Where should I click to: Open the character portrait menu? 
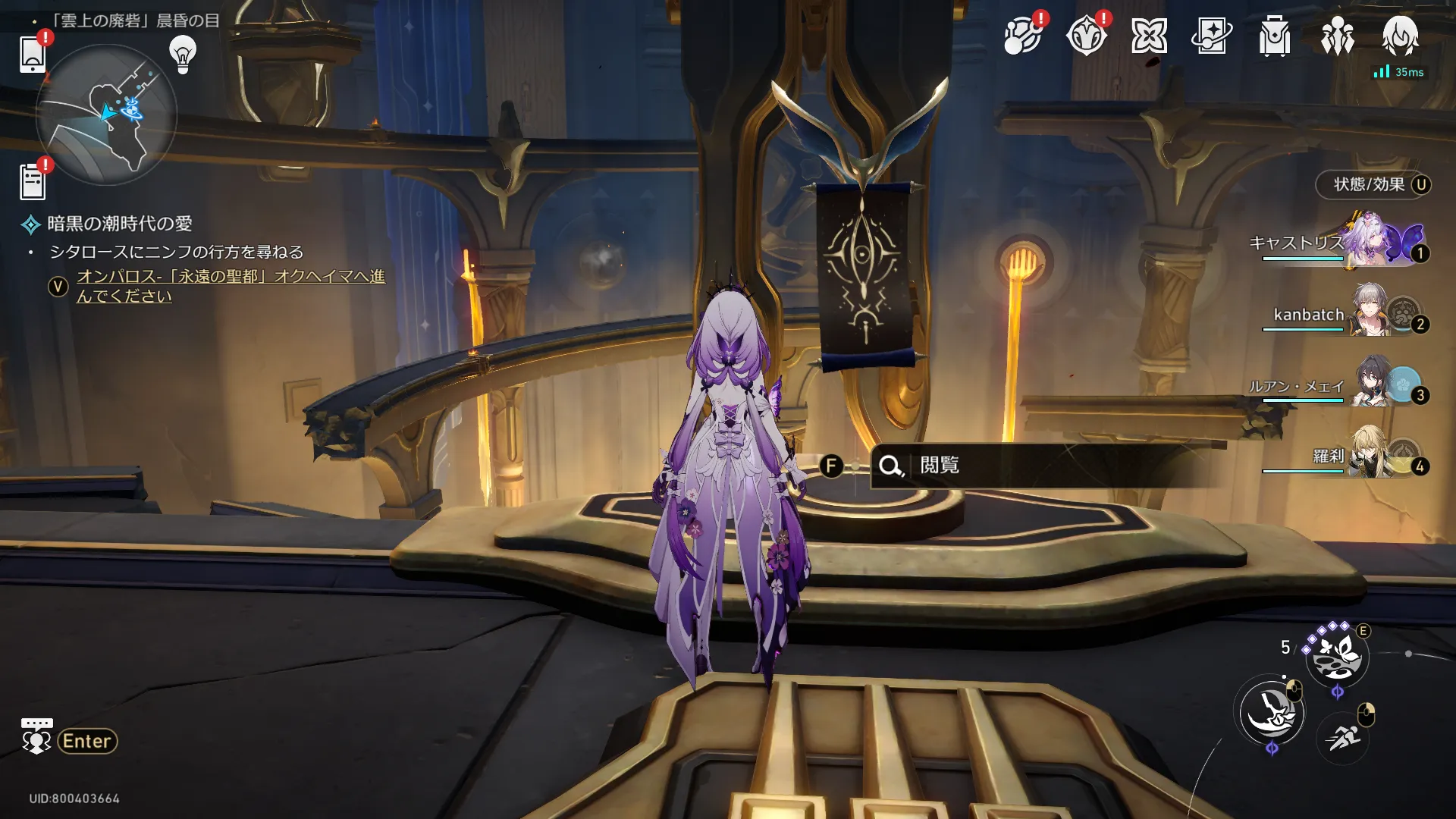click(1399, 36)
